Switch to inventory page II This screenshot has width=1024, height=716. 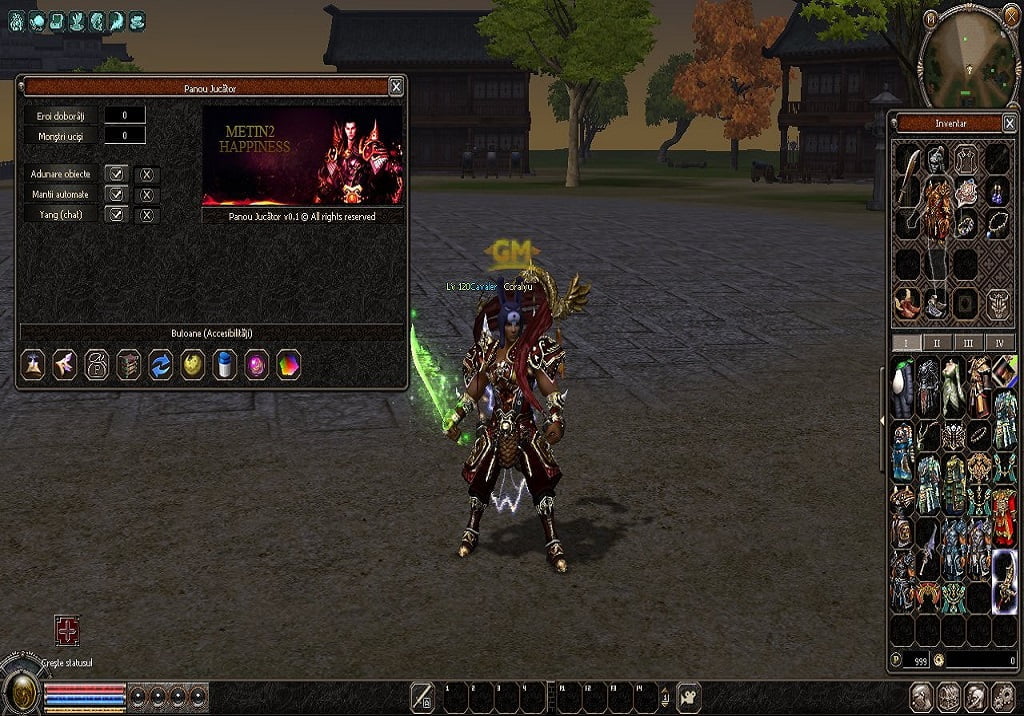click(936, 342)
